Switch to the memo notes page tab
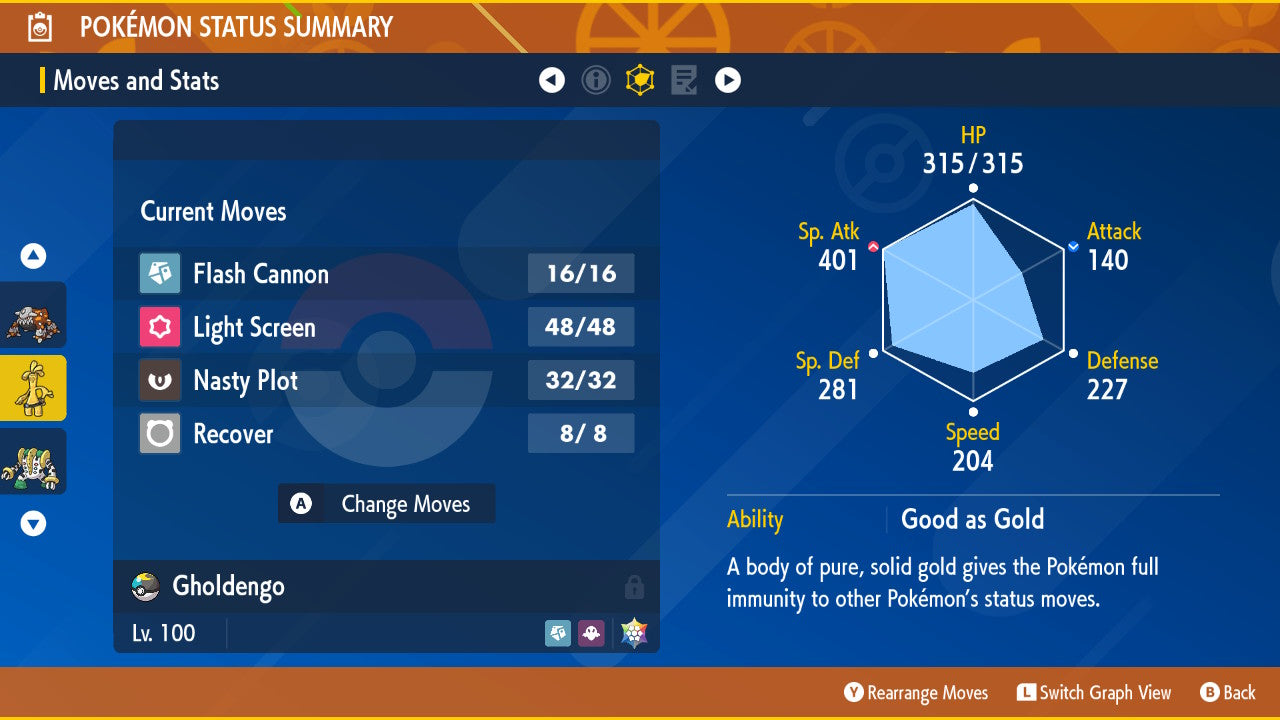The image size is (1280, 720). click(684, 80)
